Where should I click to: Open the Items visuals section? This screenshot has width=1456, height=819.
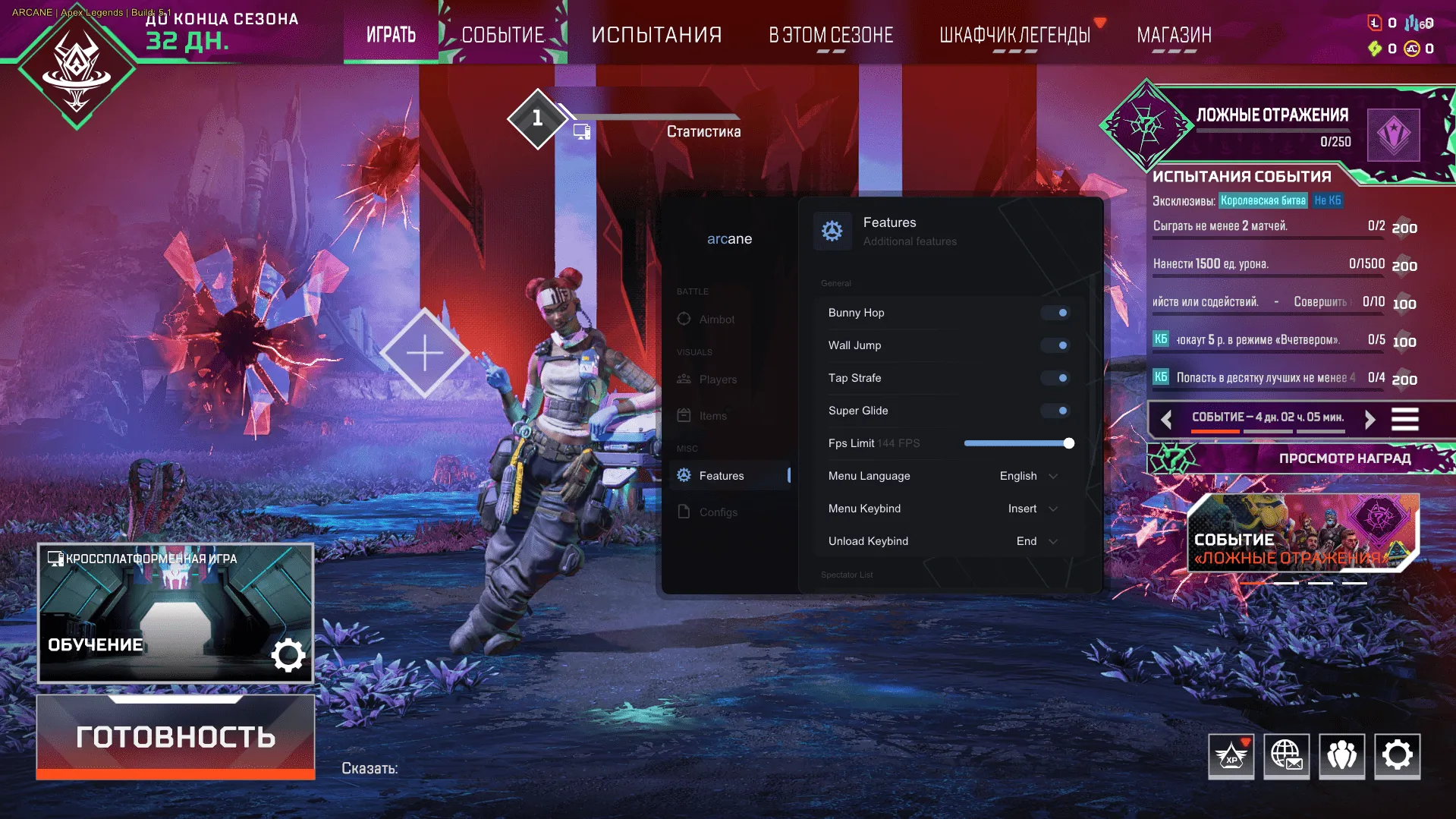point(709,415)
